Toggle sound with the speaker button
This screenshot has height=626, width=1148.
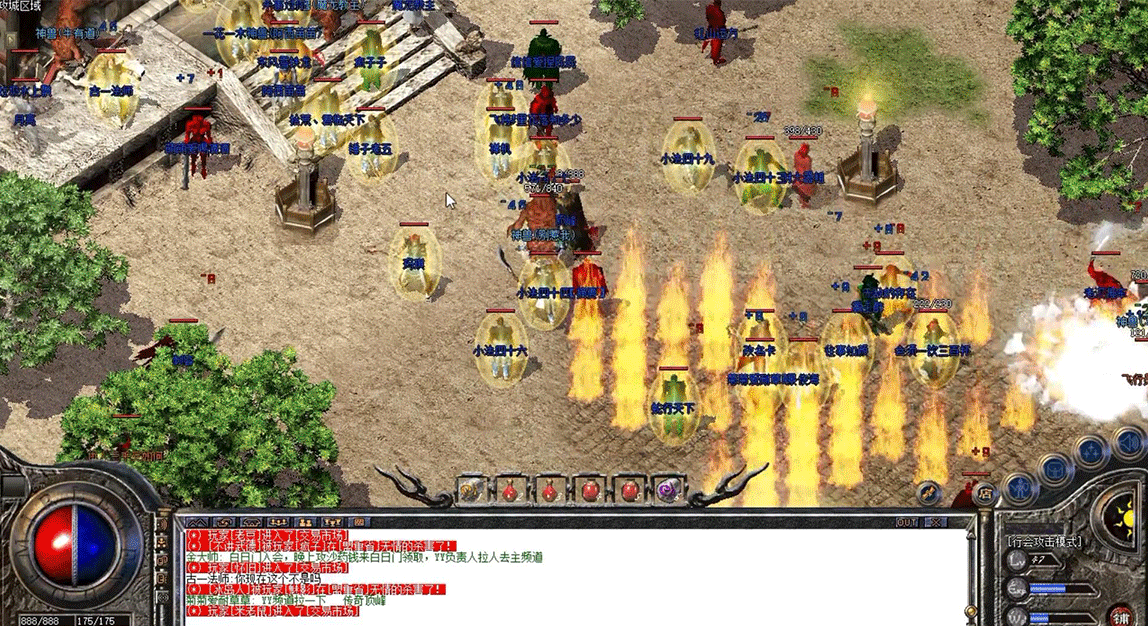(1131, 441)
